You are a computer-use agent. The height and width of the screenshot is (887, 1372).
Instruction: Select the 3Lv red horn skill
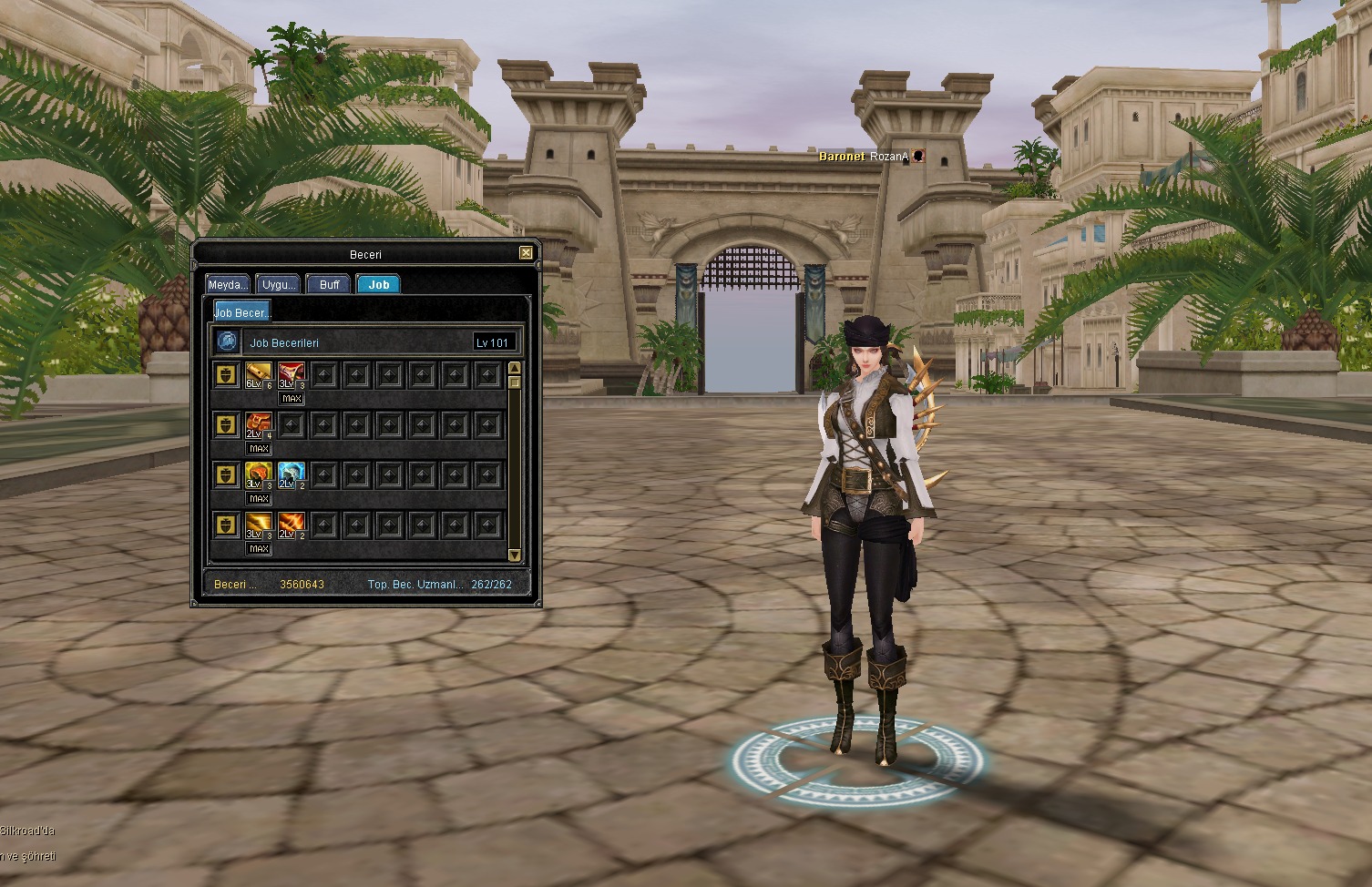(x=292, y=374)
